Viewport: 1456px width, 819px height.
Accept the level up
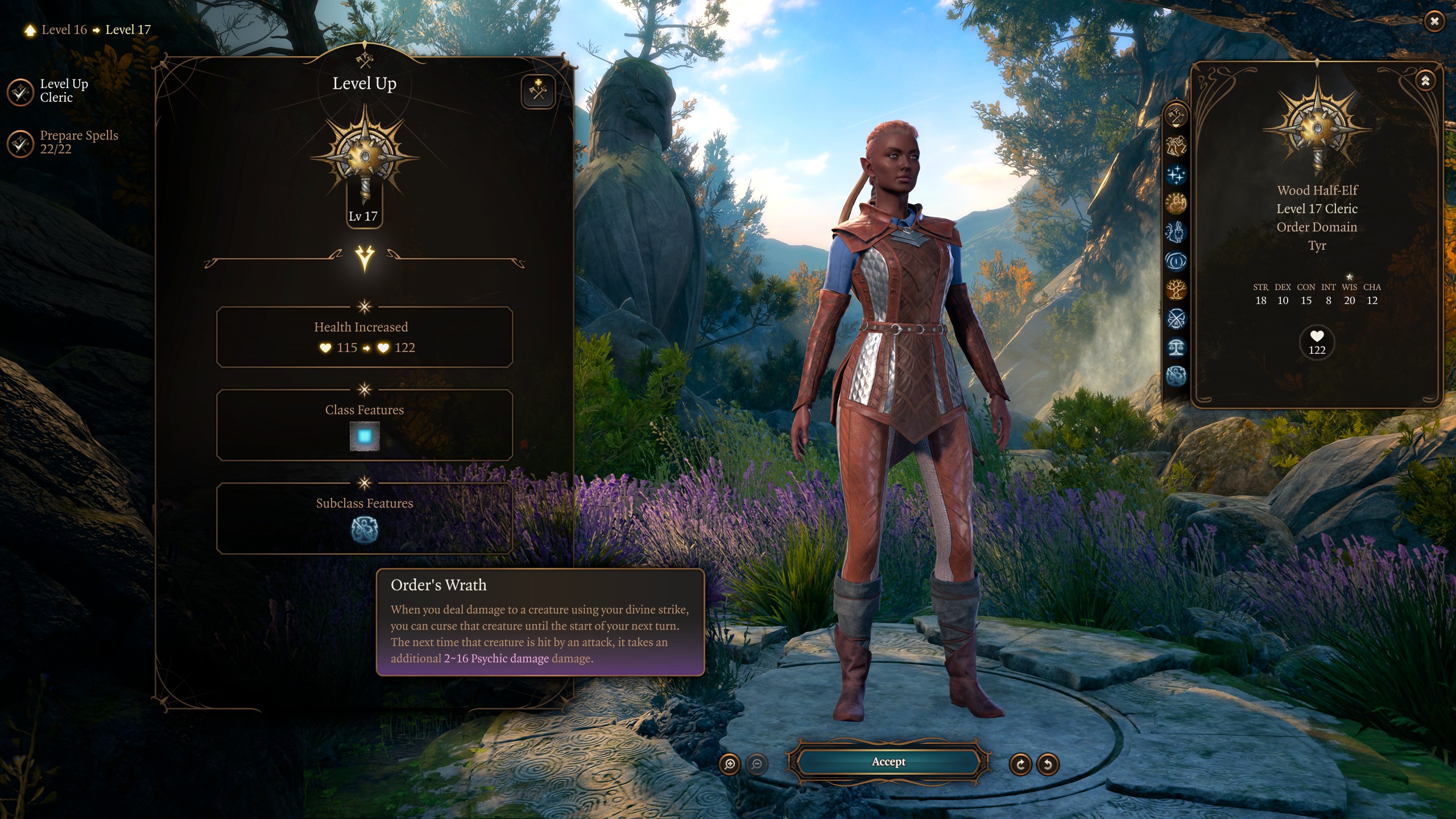point(888,762)
